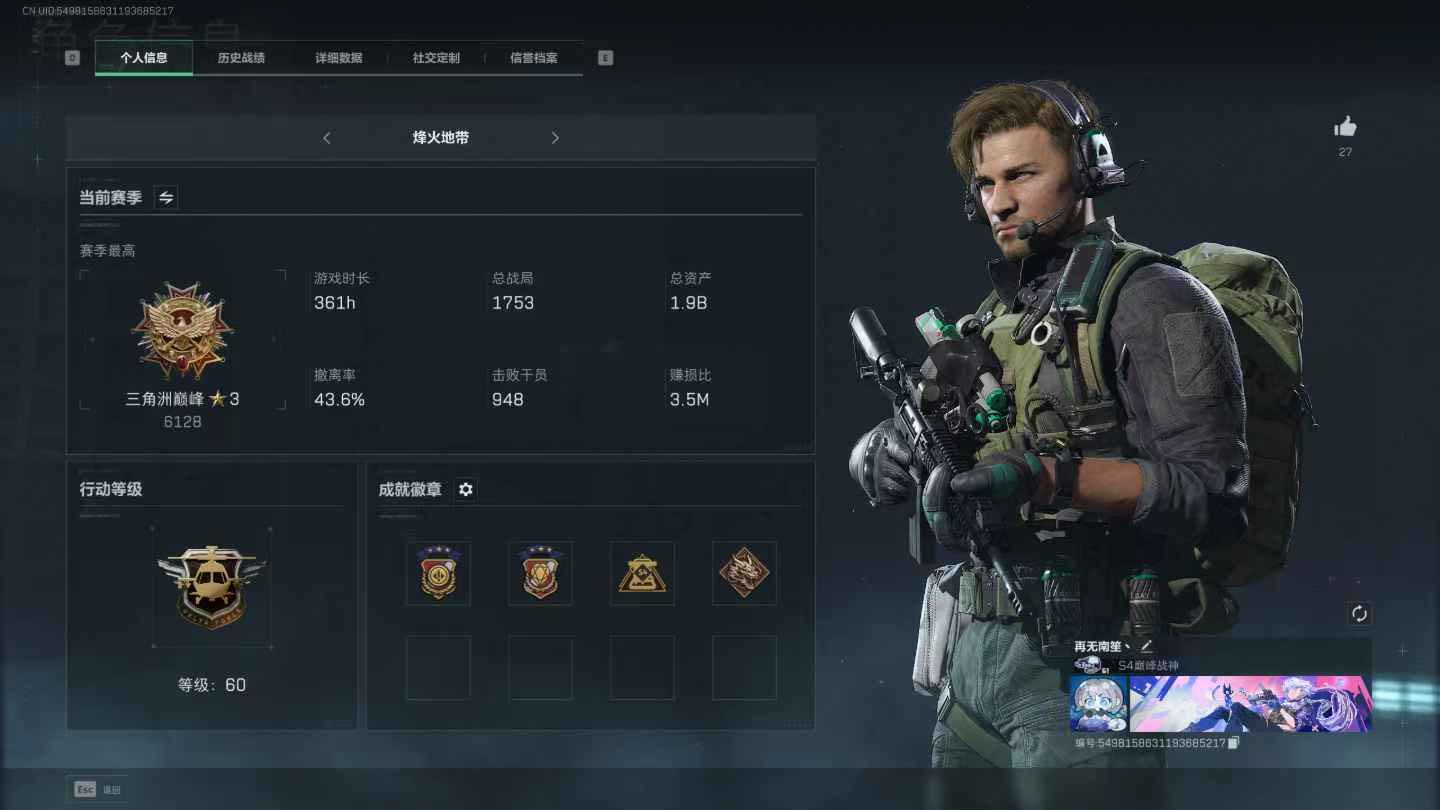The height and width of the screenshot is (810, 1440).
Task: Open the 信誉档案 tab
Action: pyautogui.click(x=533, y=58)
